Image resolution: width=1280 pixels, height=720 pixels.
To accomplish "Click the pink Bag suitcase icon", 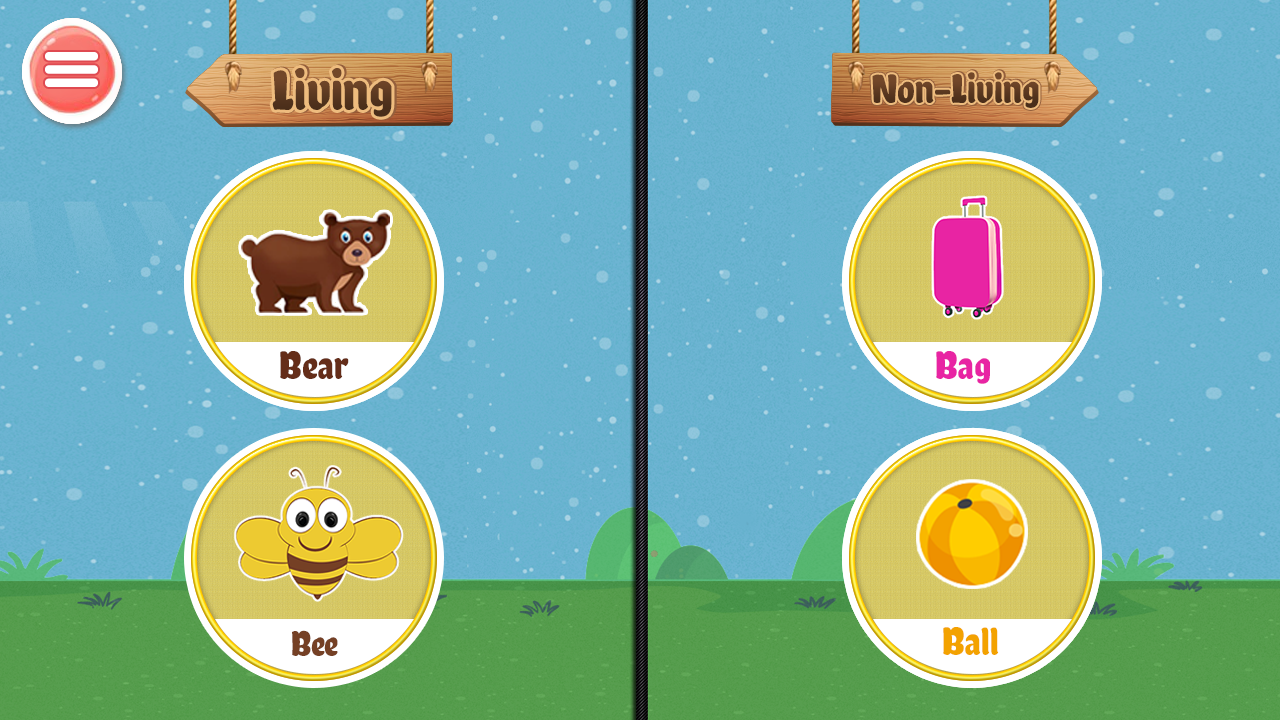I will pos(968,265).
